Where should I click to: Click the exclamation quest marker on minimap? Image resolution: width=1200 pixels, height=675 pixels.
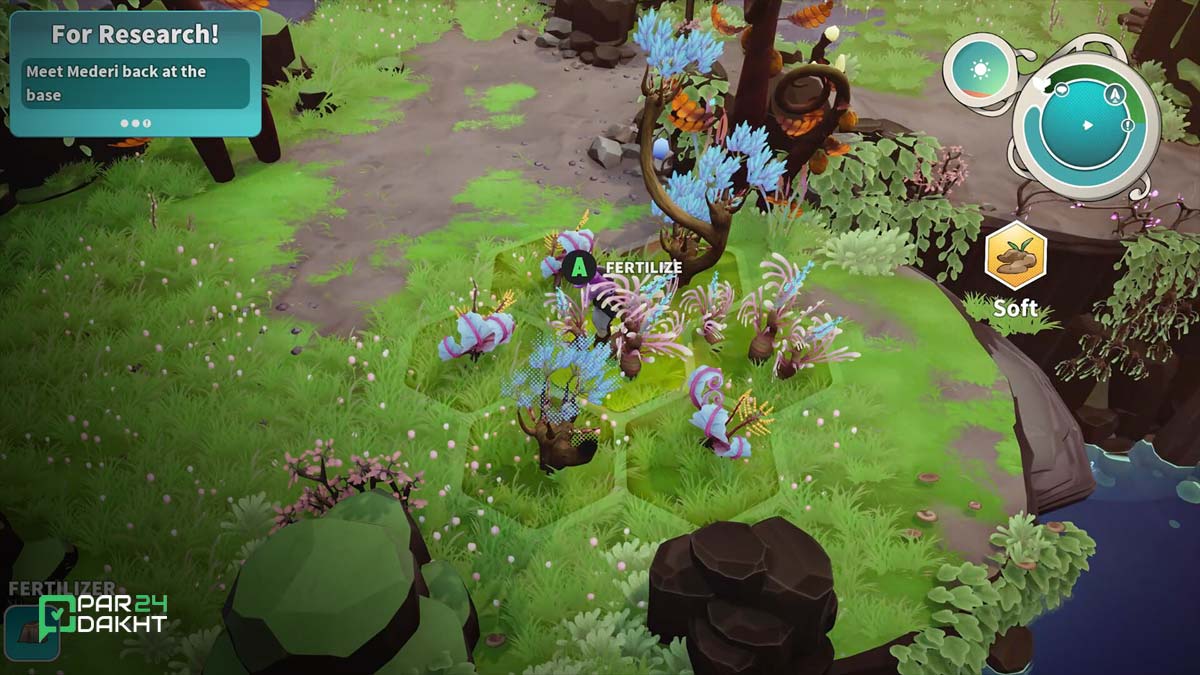point(1128,125)
